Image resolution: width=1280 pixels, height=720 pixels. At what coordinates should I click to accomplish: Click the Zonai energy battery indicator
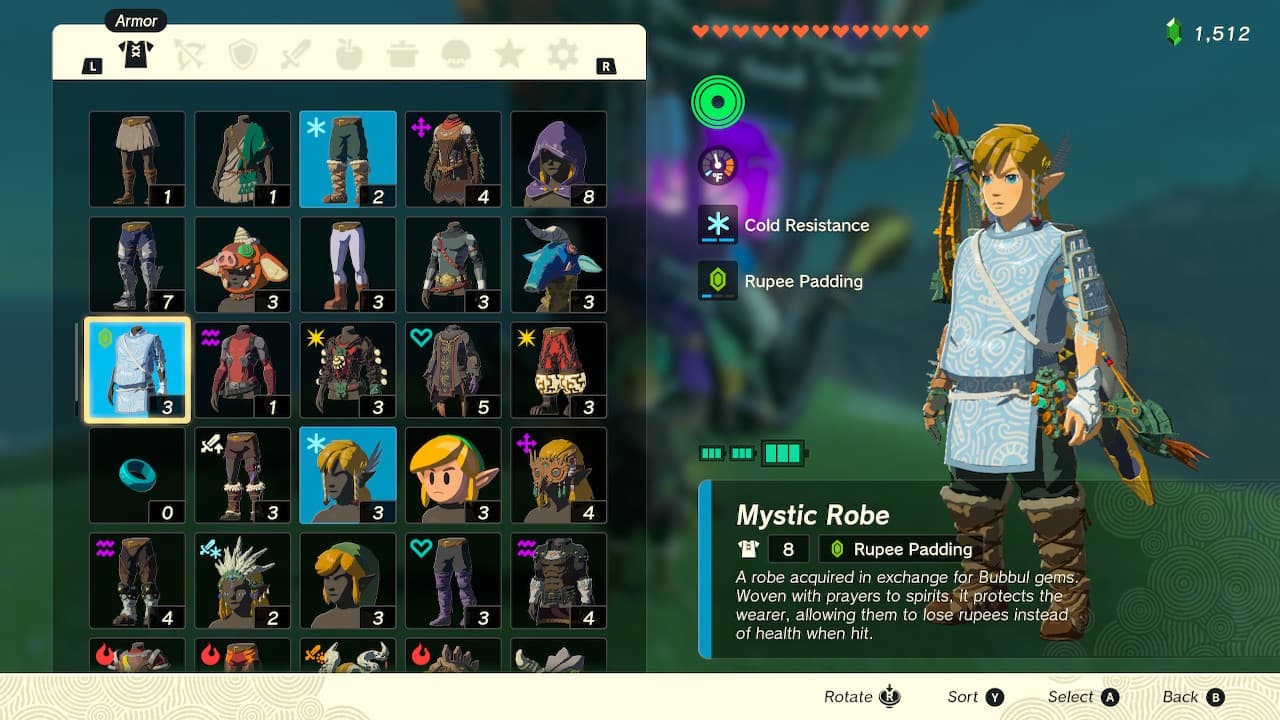(740, 452)
